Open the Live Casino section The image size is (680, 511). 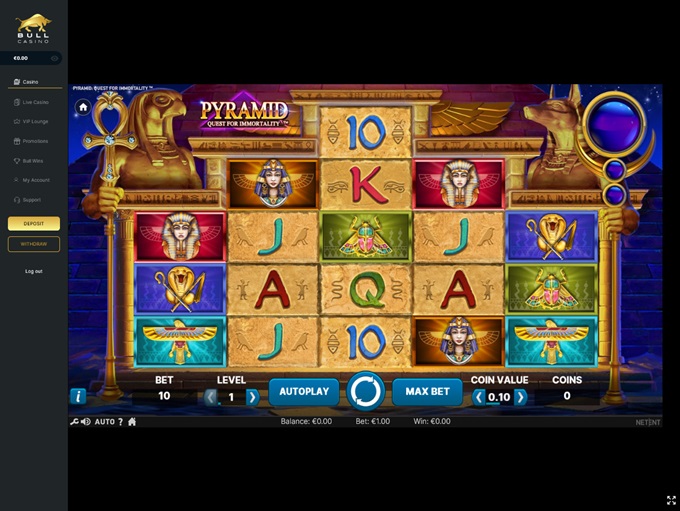click(35, 102)
